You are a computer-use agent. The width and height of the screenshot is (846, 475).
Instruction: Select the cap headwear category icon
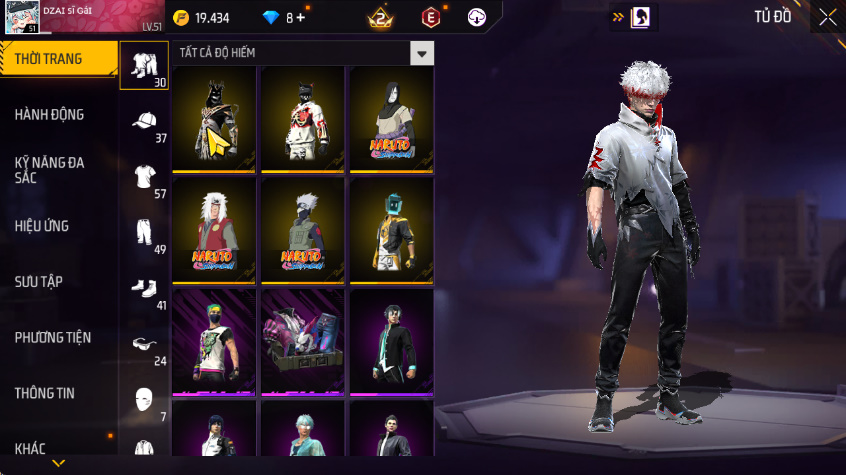tap(145, 123)
